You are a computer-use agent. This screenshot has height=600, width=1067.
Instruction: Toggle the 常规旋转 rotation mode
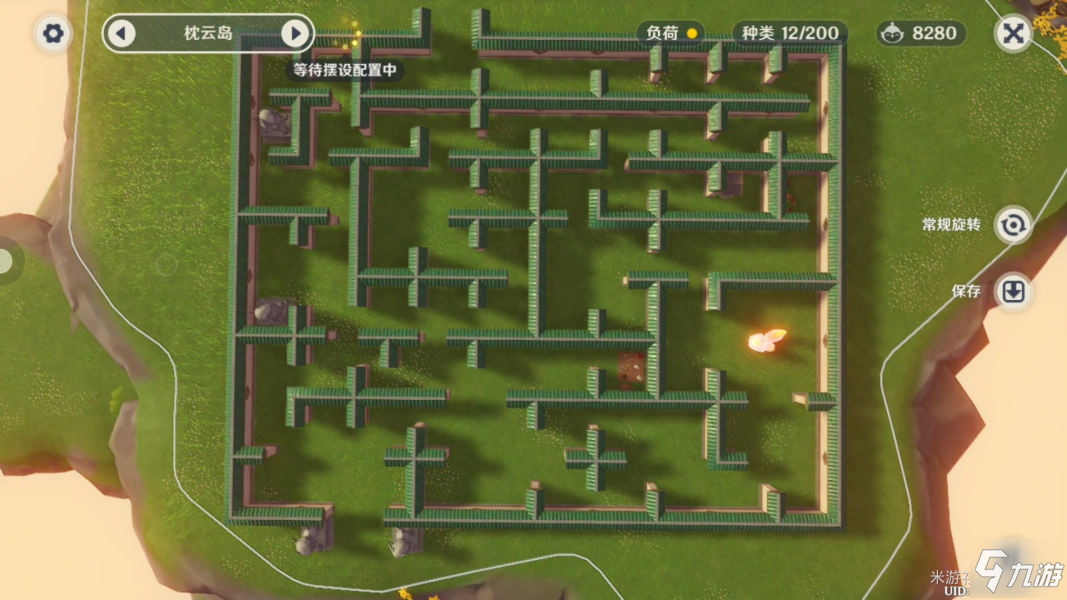[x=1013, y=225]
